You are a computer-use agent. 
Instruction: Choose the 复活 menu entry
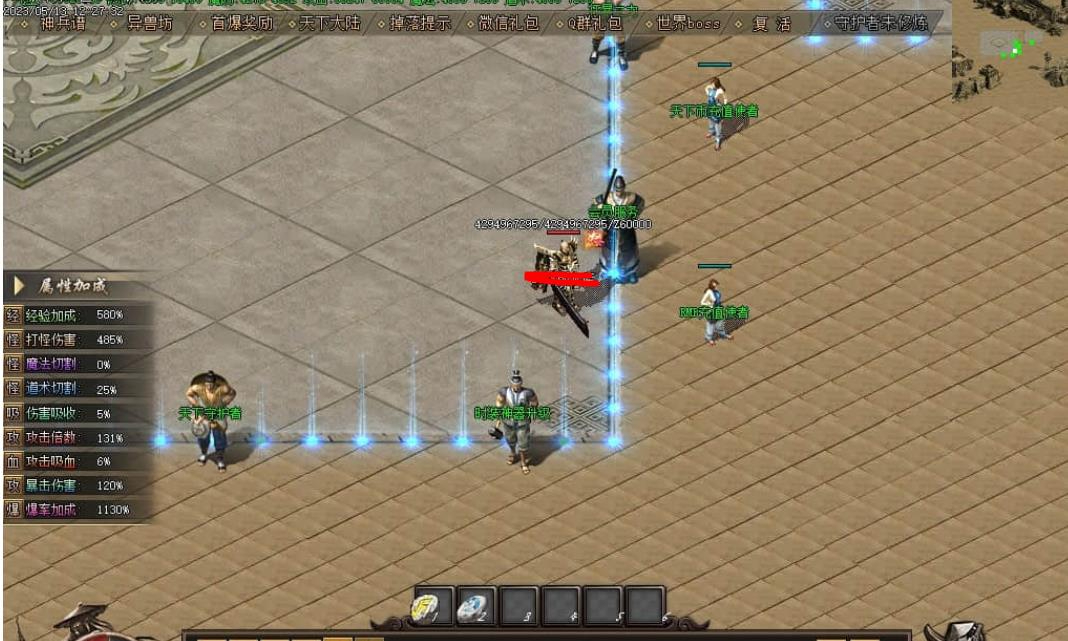pyautogui.click(x=771, y=23)
